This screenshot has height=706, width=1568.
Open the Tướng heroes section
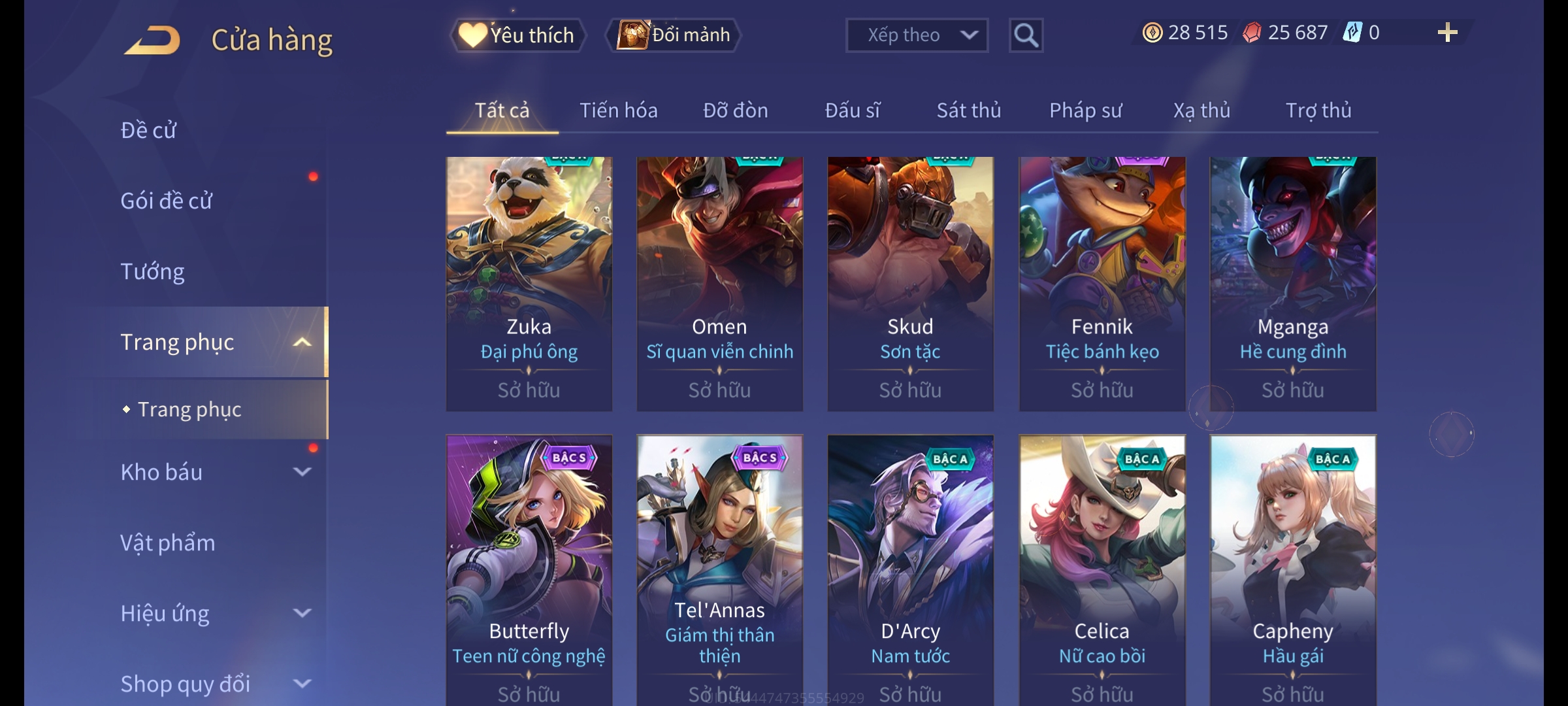152,271
